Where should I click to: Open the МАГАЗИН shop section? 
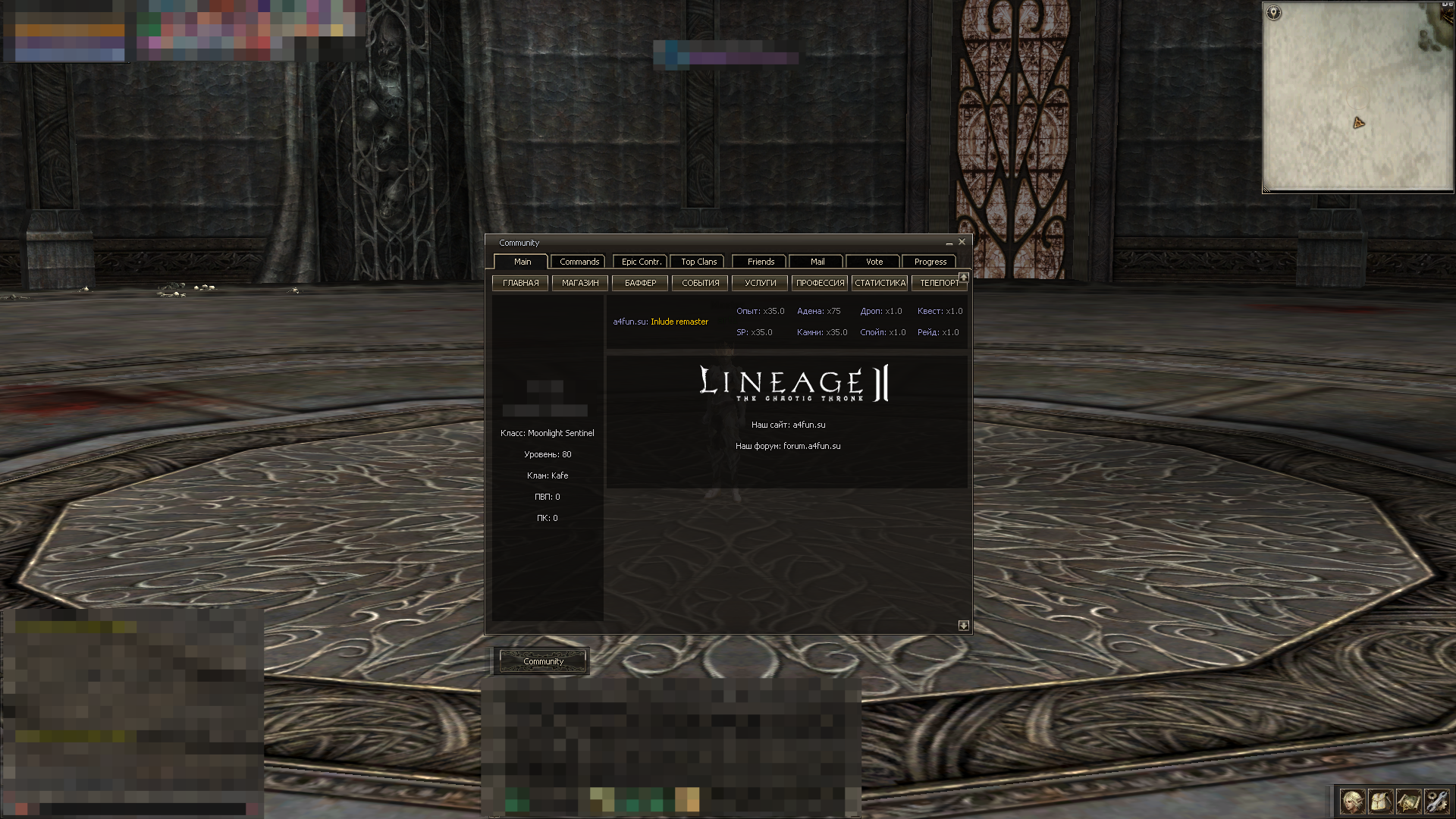click(580, 283)
